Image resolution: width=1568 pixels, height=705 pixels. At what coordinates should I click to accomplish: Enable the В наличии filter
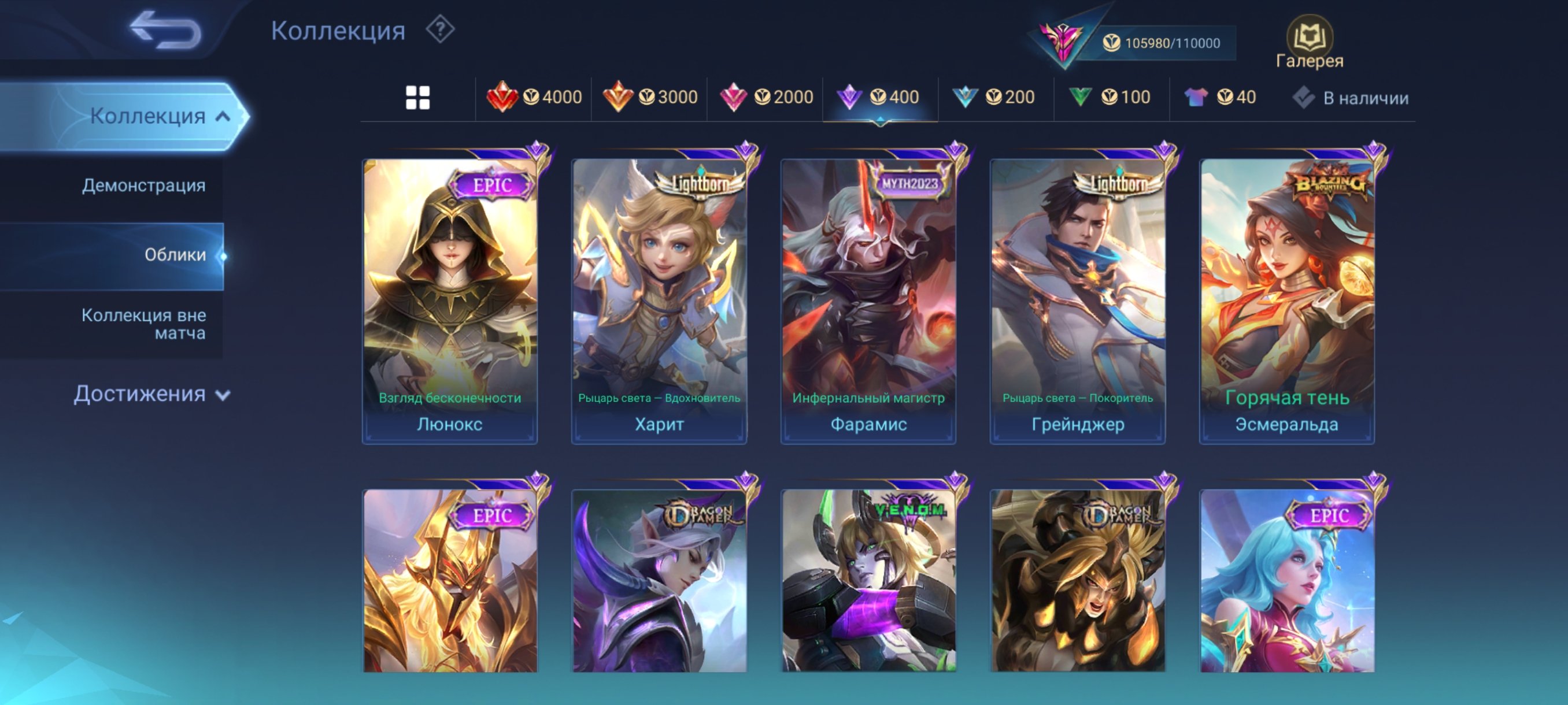click(1350, 97)
